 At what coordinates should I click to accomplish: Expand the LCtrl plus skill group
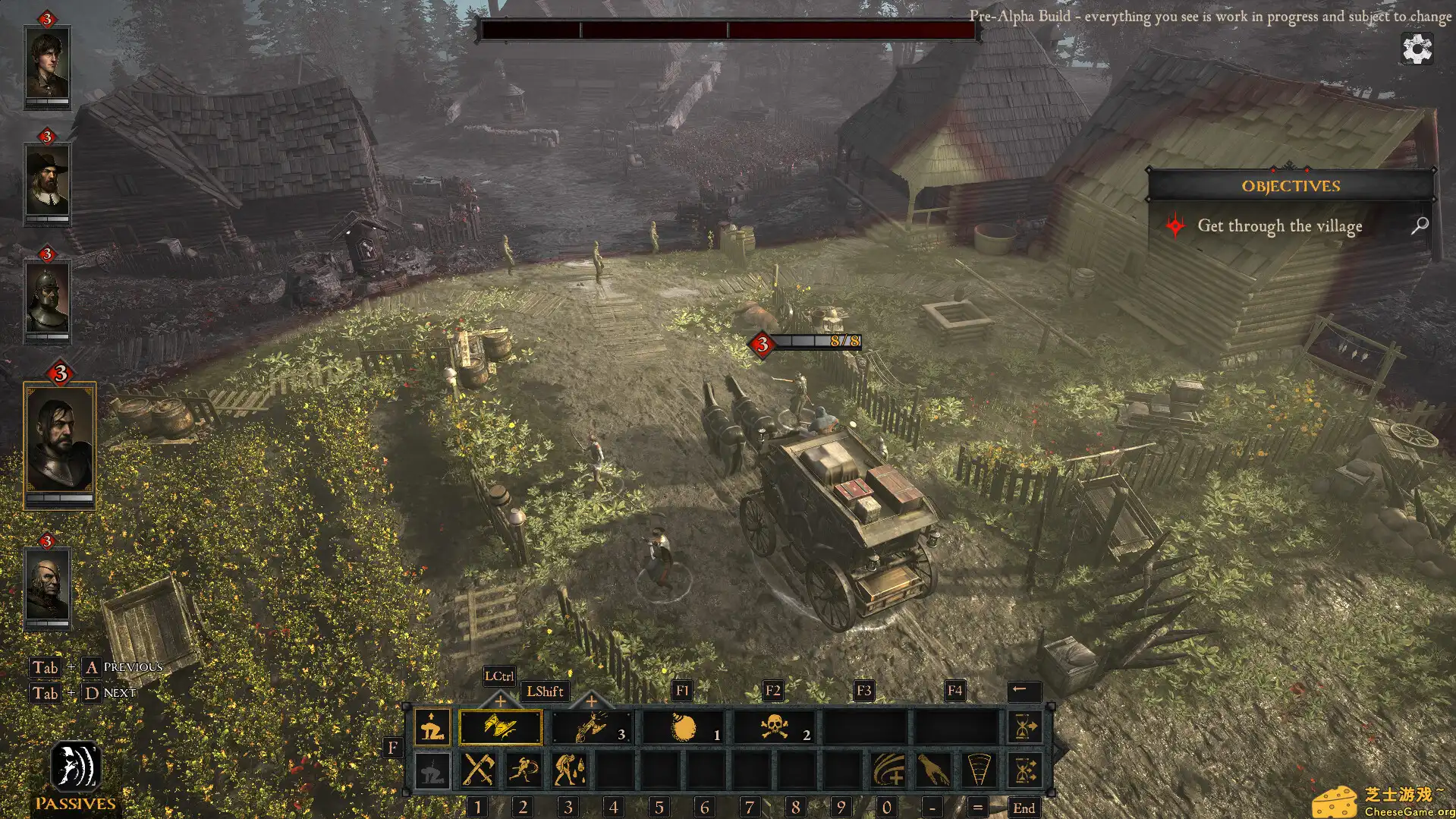coord(501,701)
